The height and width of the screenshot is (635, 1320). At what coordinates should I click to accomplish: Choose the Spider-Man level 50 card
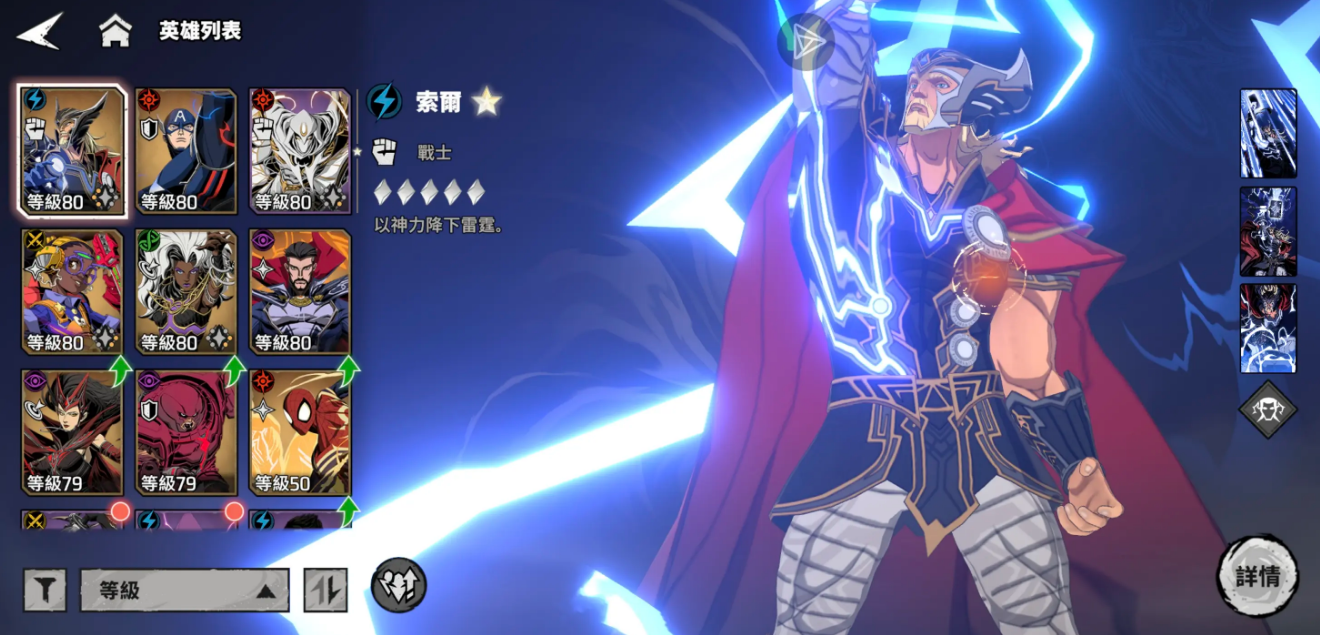point(300,432)
